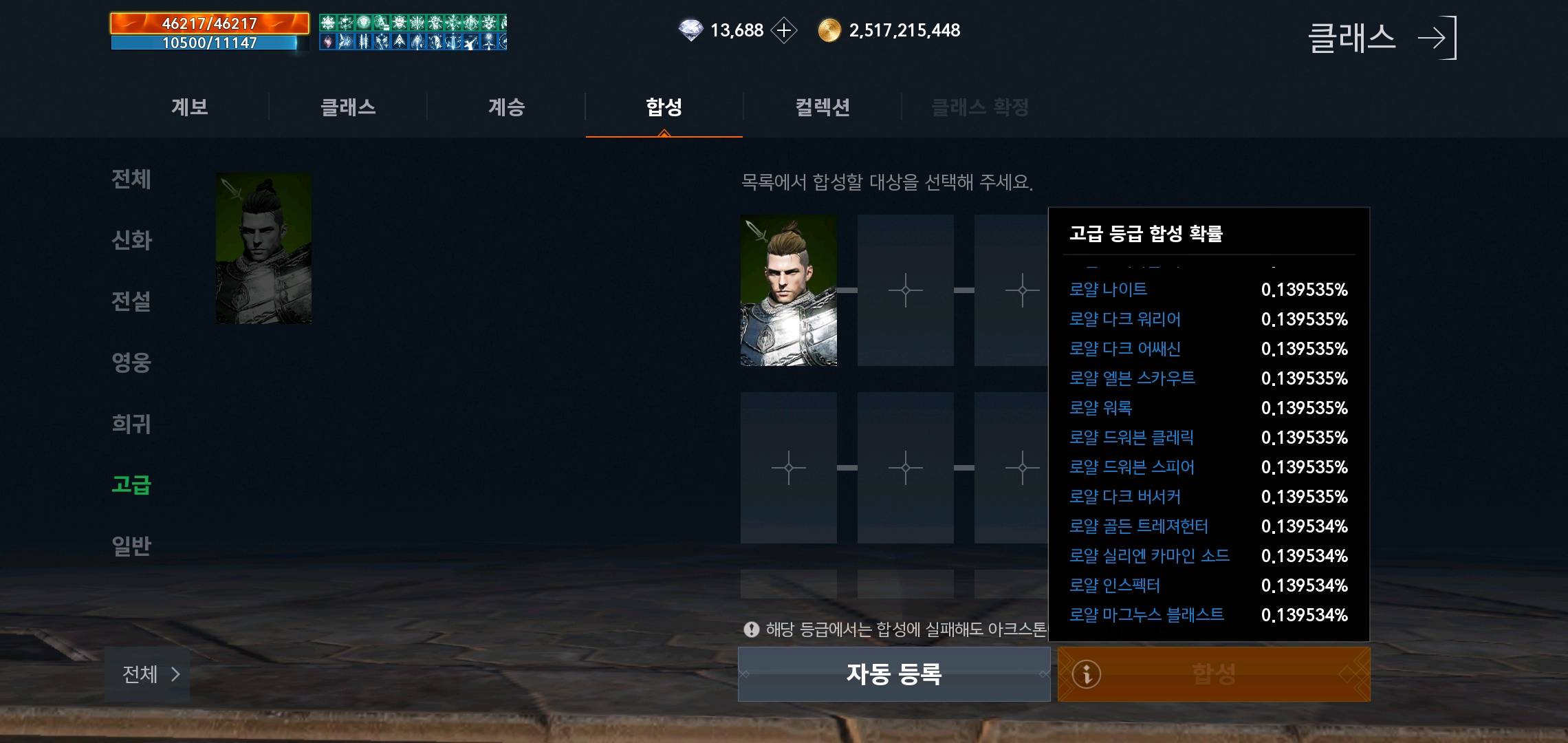1568x743 pixels.
Task: Click the plus icon to purchase more diamonds
Action: point(783,30)
